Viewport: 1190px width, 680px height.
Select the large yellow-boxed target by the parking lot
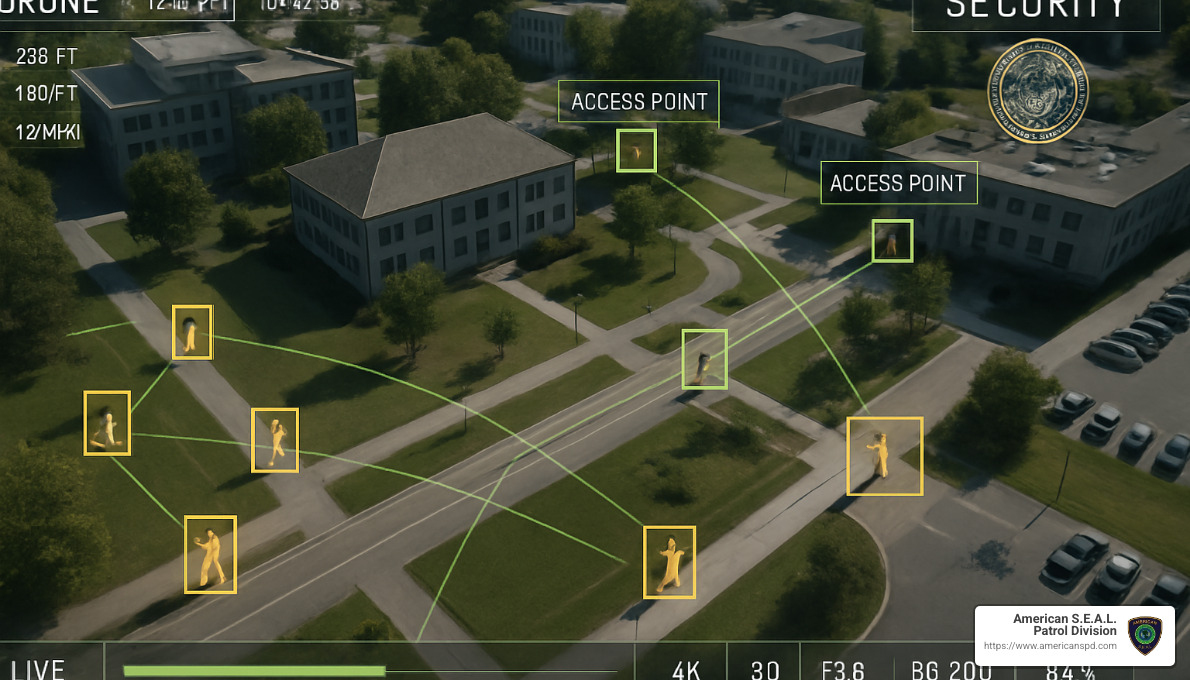[x=884, y=456]
